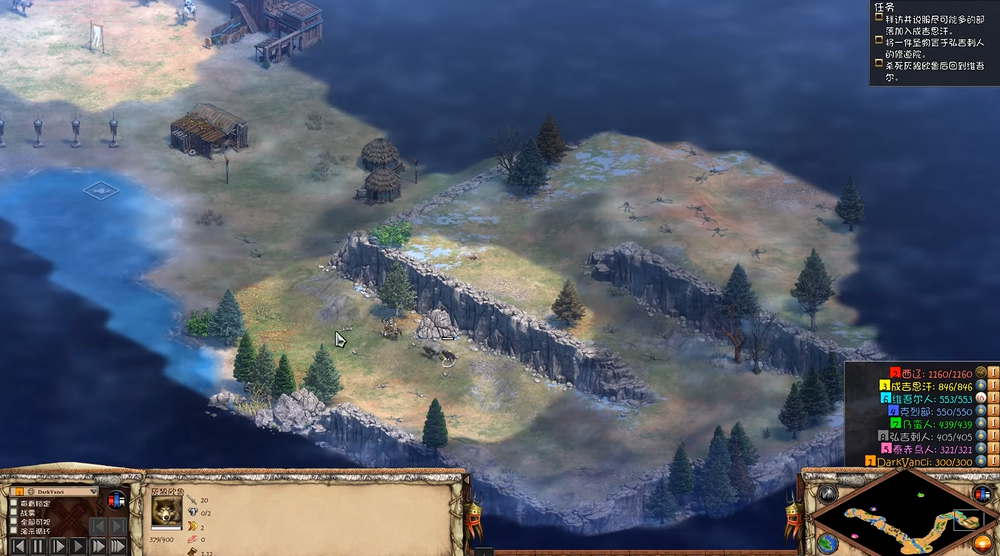This screenshot has width=1000, height=556.
Task: Click the exclamation button beside DarkVanci's score
Action: coord(993,462)
